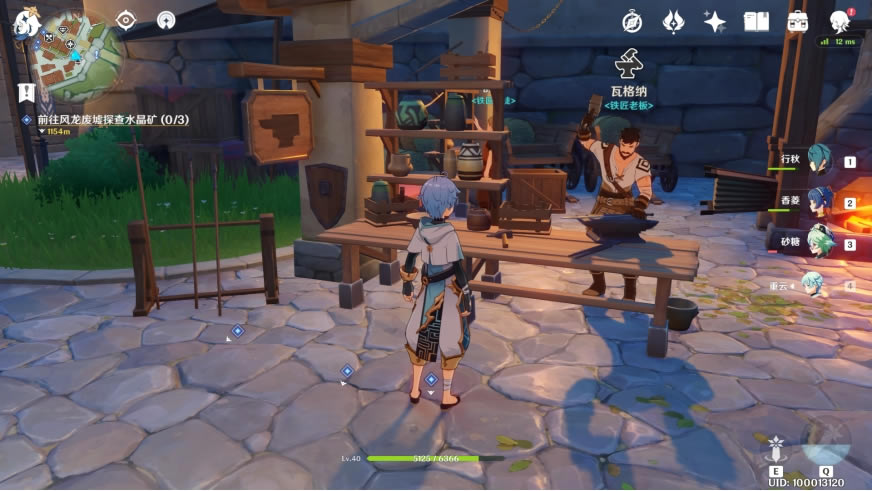Open the character profile head icon
Image resolution: width=872 pixels, height=491 pixels.
[840, 22]
